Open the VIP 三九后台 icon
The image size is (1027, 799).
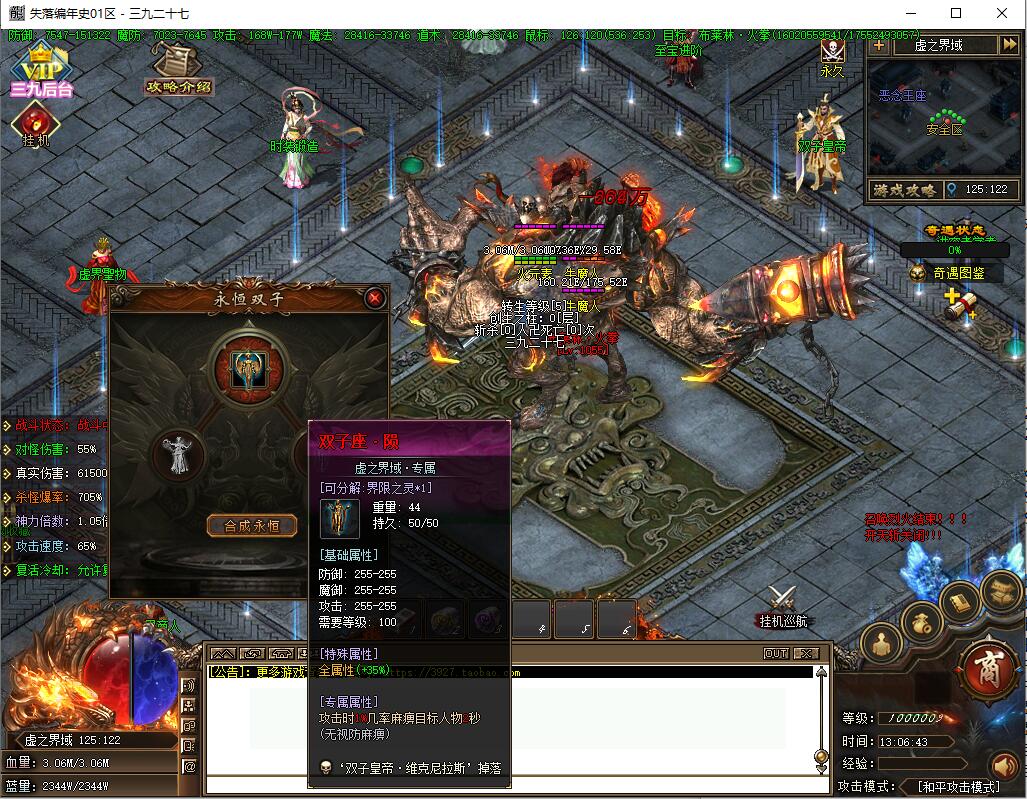click(x=41, y=70)
